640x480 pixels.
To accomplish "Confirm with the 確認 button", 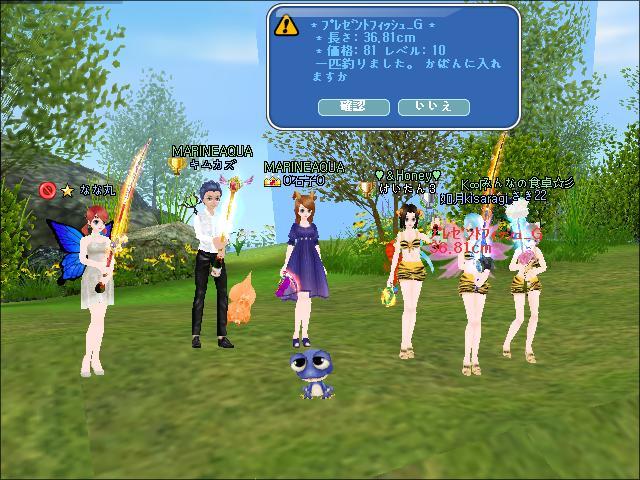I will pos(353,106).
